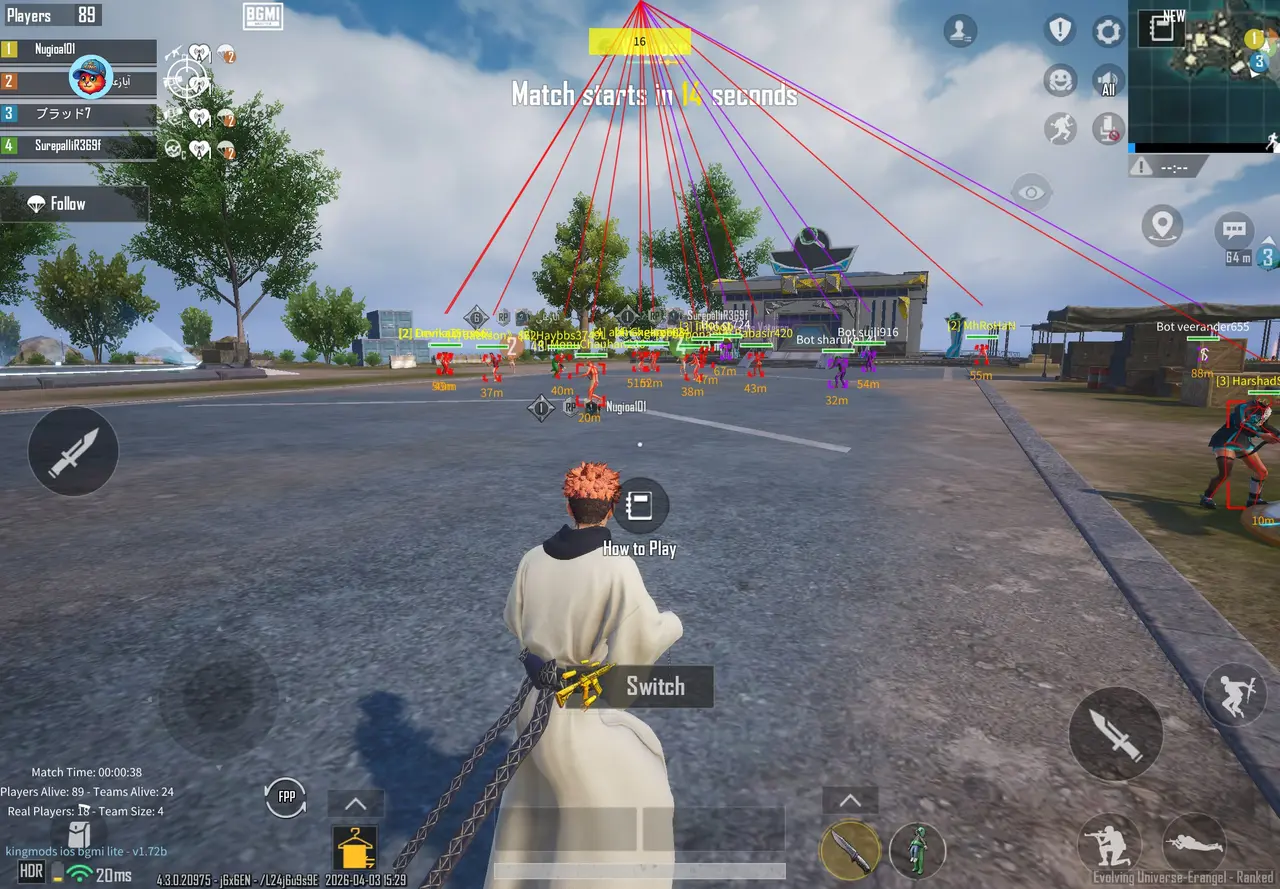Expand the chevron above the inventory bar
The image size is (1280, 889).
[x=850, y=799]
